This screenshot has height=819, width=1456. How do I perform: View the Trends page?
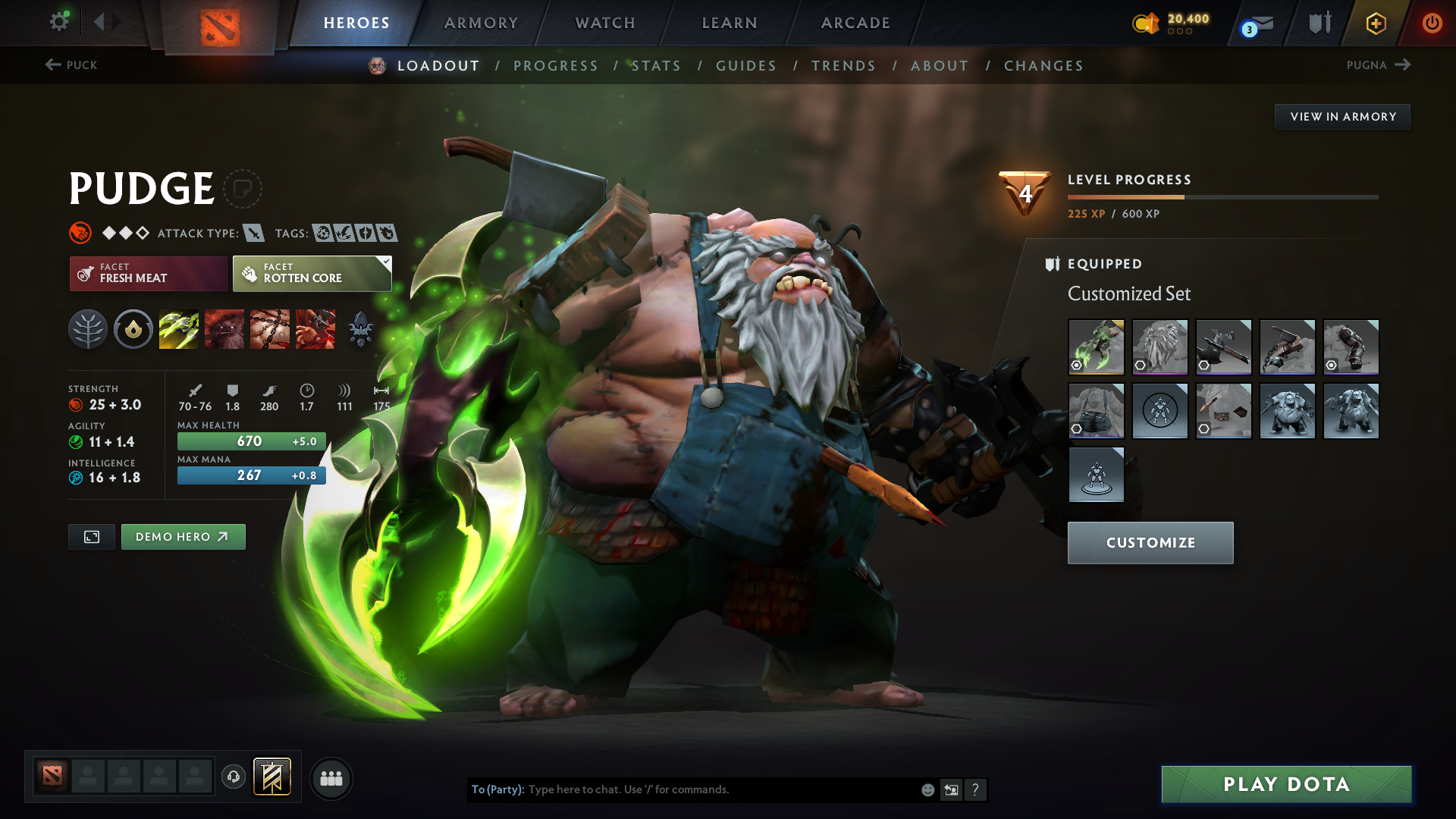point(843,66)
